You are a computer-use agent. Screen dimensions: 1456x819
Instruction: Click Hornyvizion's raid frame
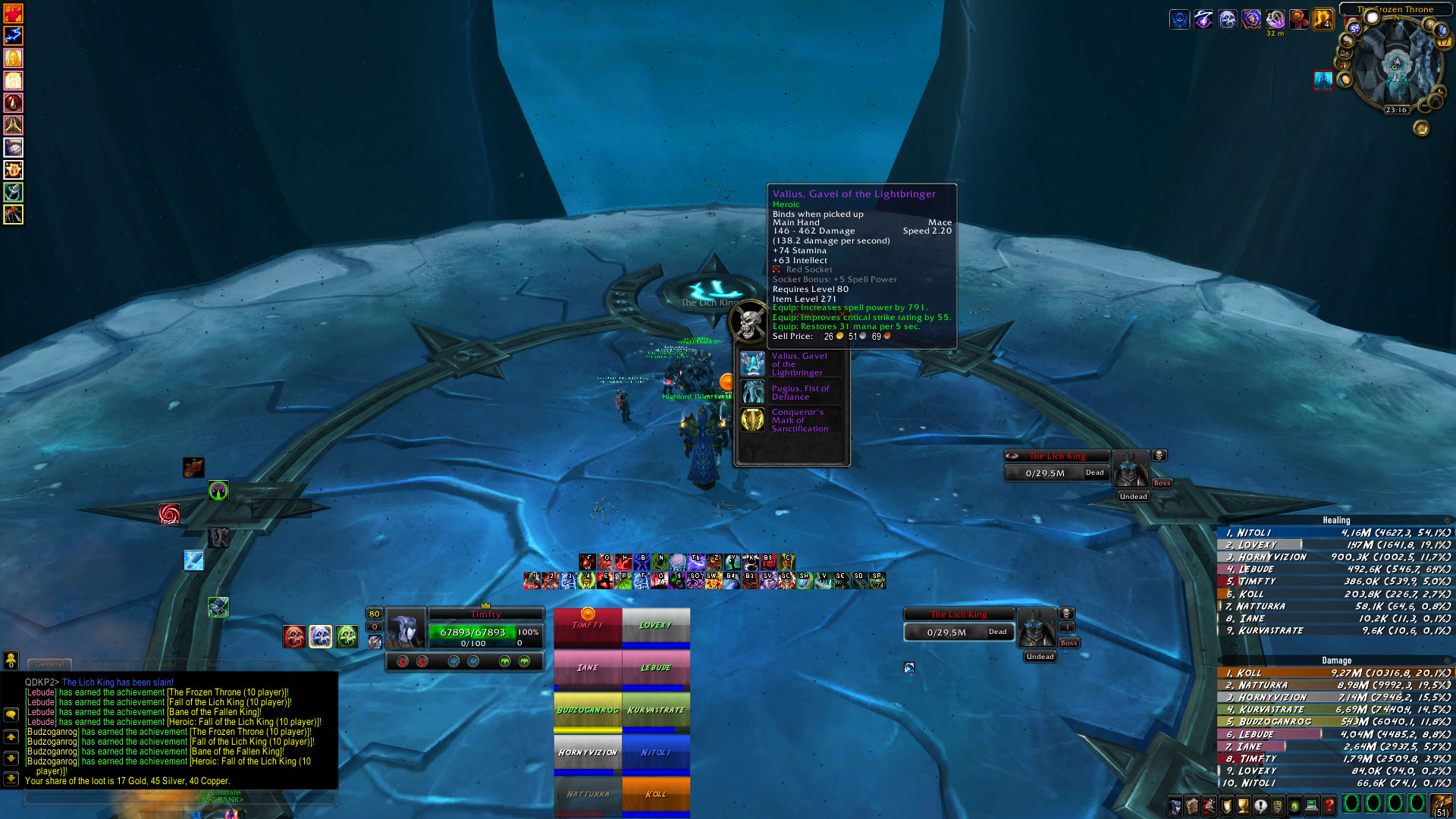click(x=588, y=753)
